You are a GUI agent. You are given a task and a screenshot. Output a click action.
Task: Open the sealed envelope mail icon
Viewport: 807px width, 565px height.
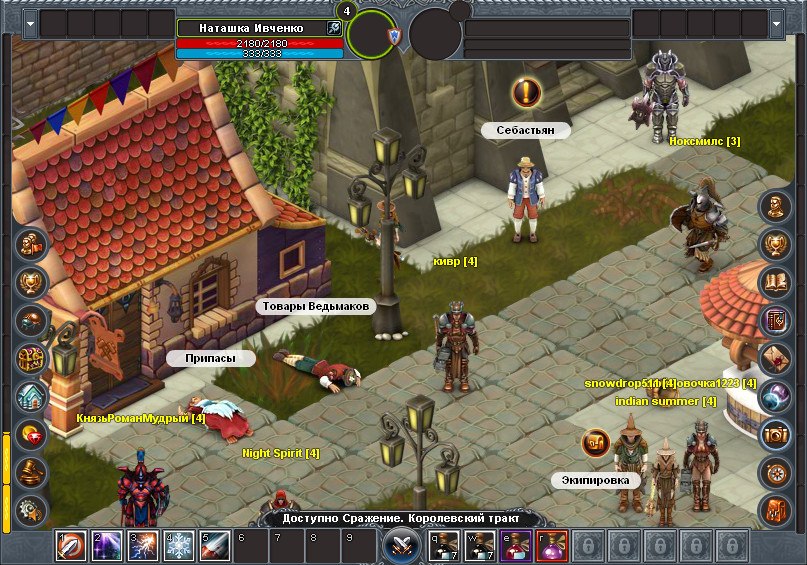[775, 358]
